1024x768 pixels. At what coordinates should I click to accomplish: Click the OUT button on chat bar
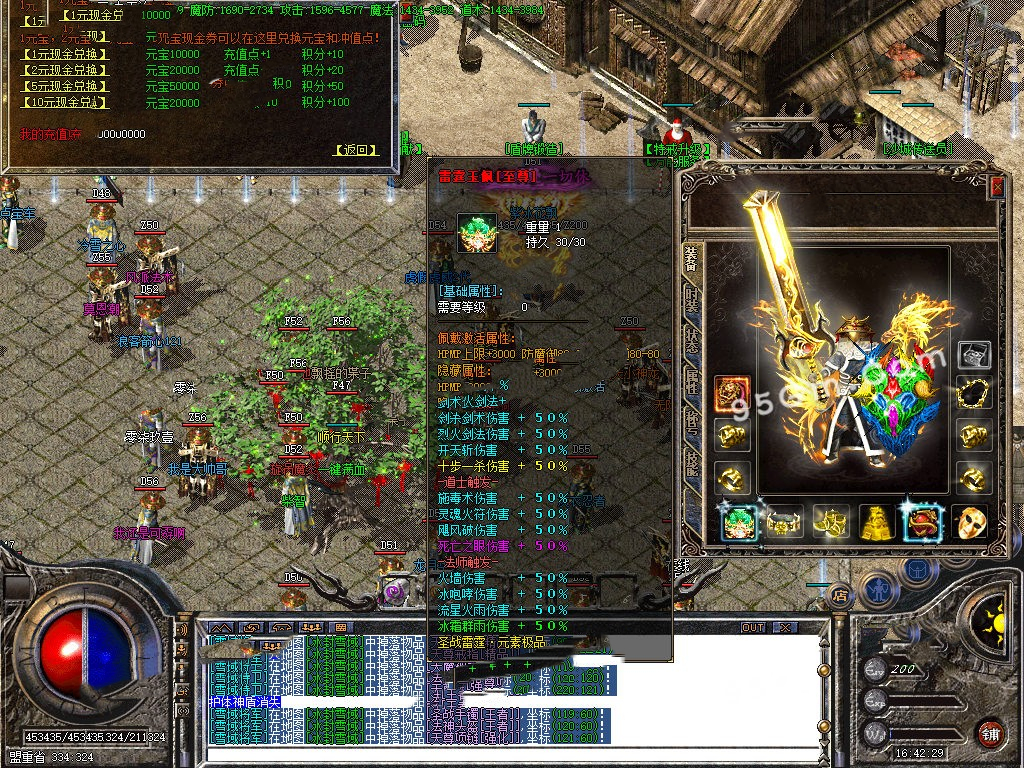[753, 628]
